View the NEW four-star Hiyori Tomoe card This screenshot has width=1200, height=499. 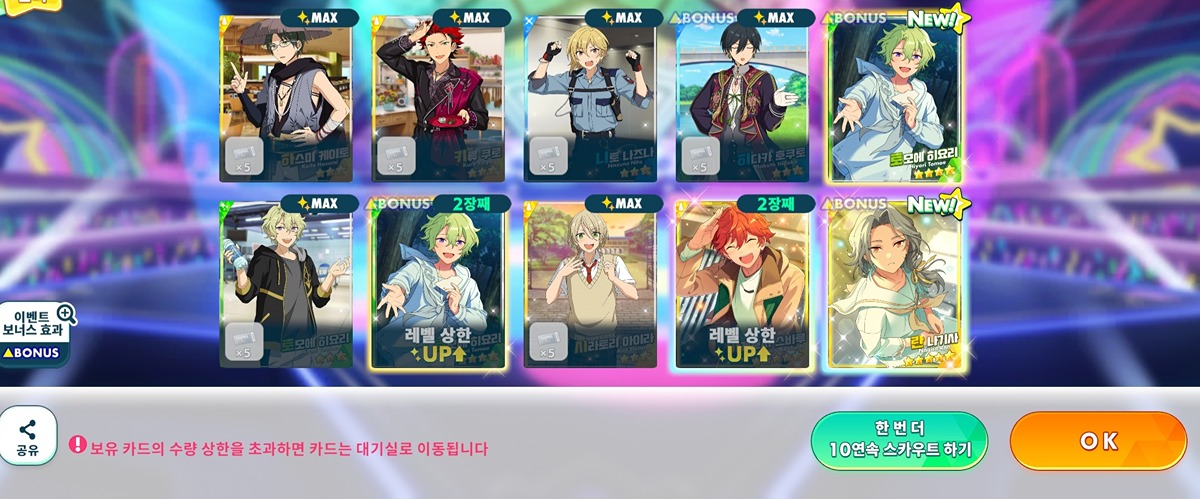[895, 98]
